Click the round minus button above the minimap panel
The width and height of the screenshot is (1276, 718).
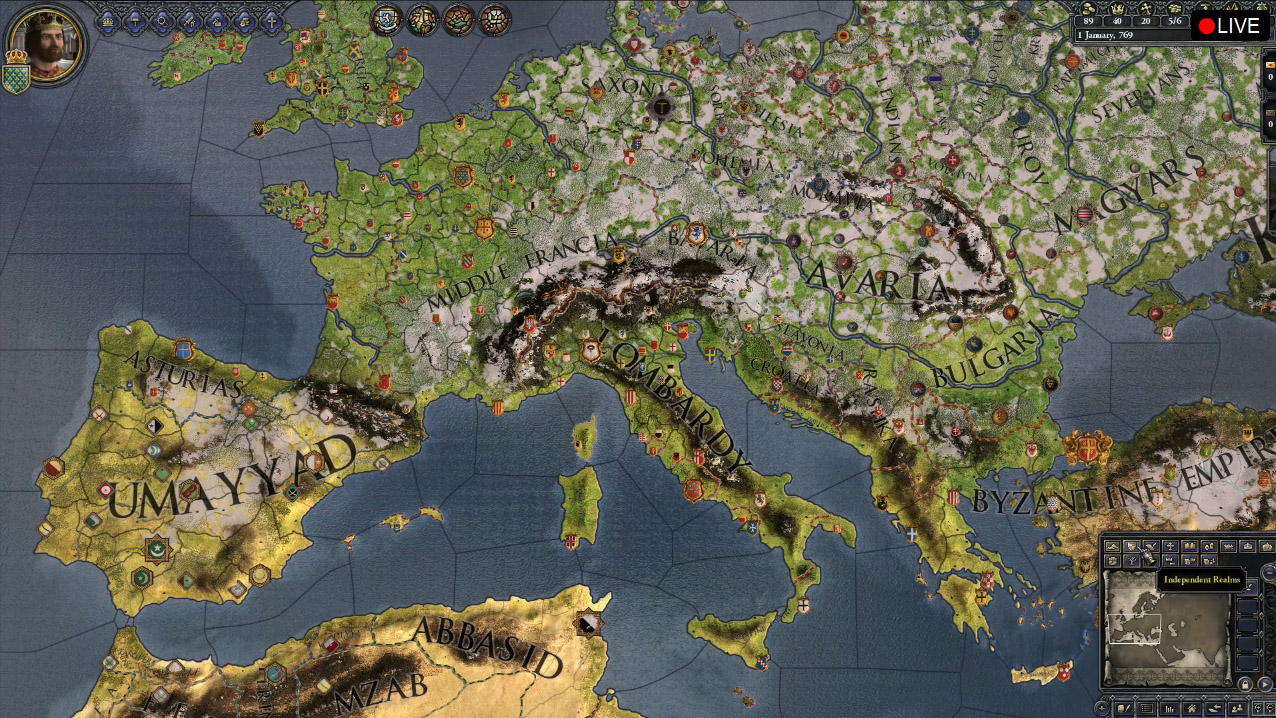[x=1269, y=572]
